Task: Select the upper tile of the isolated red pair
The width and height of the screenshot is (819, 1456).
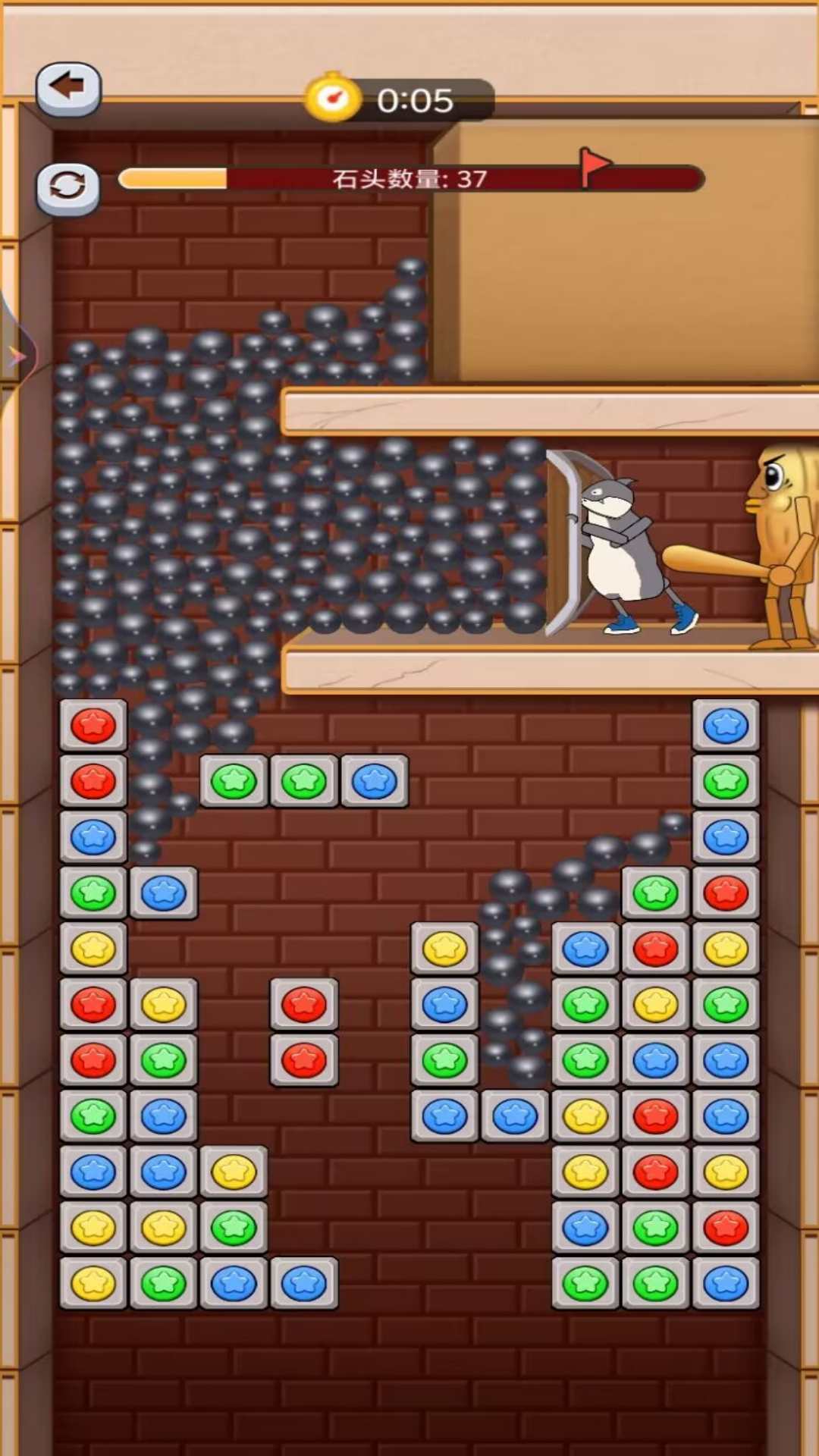Action: click(304, 1004)
